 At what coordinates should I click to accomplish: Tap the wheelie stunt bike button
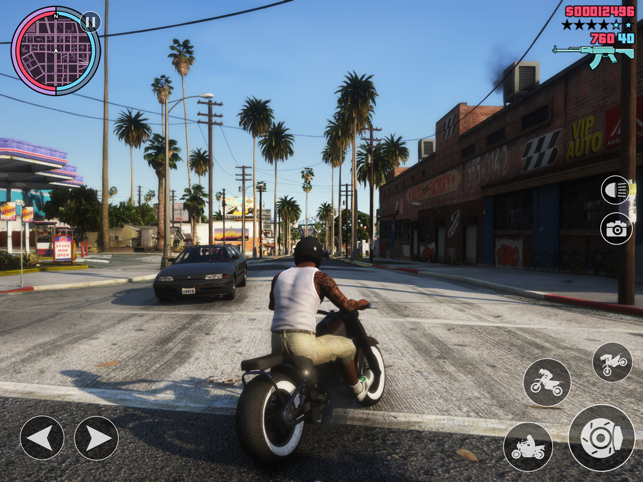coord(612,362)
